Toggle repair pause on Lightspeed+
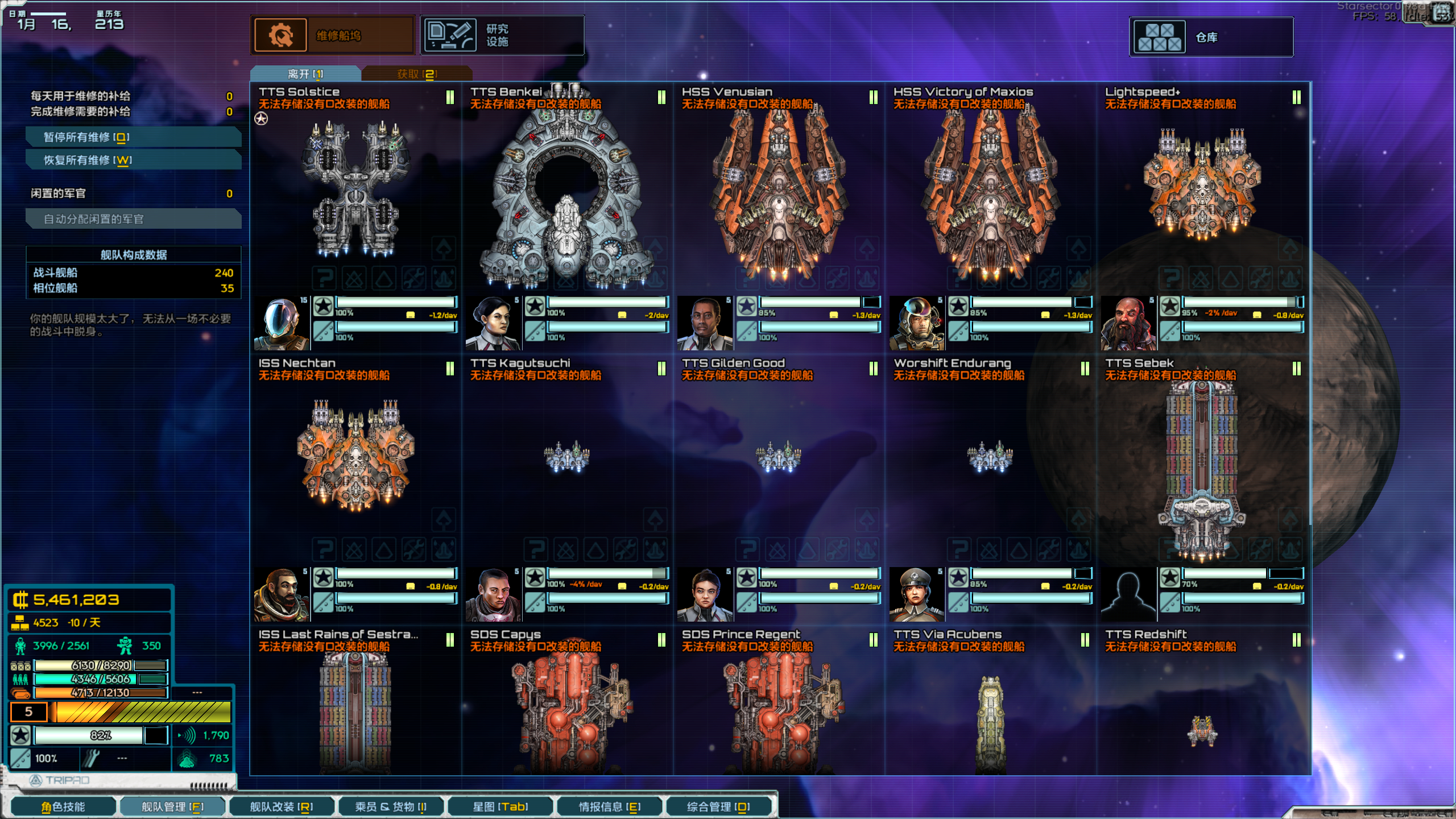The height and width of the screenshot is (819, 1456). pos(1296,97)
